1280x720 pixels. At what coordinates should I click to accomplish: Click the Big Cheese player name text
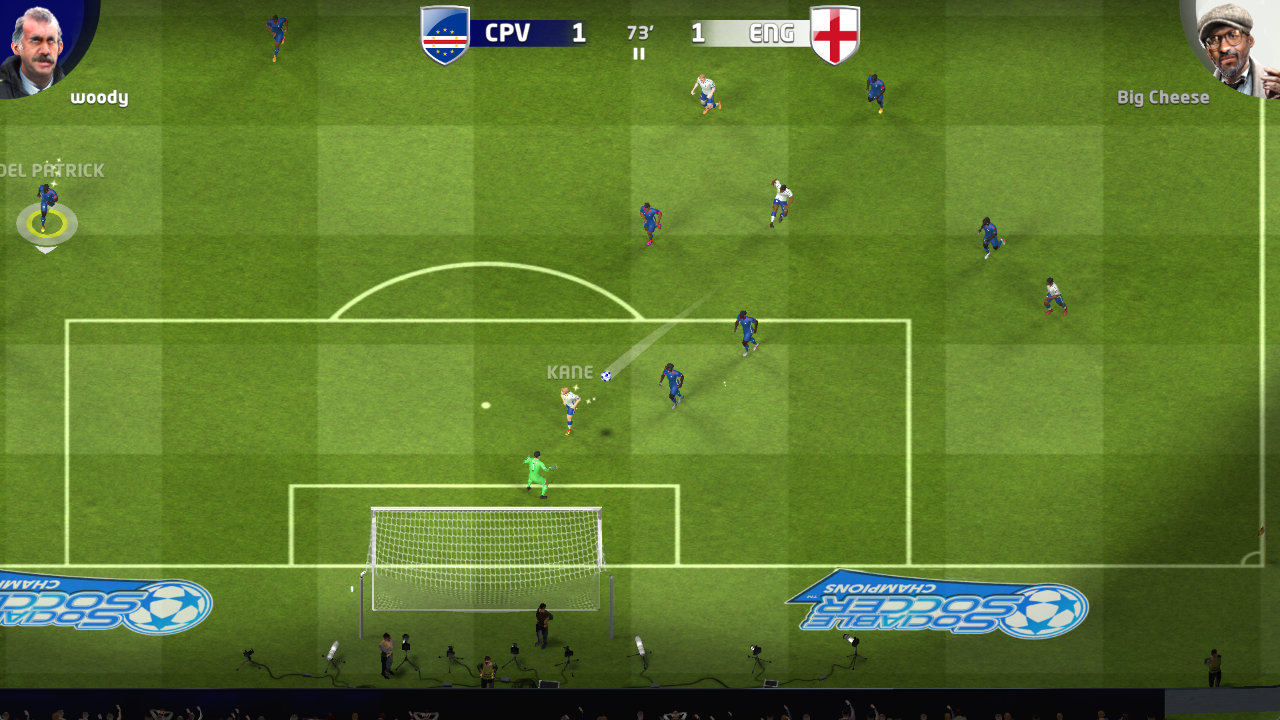(x=1163, y=97)
